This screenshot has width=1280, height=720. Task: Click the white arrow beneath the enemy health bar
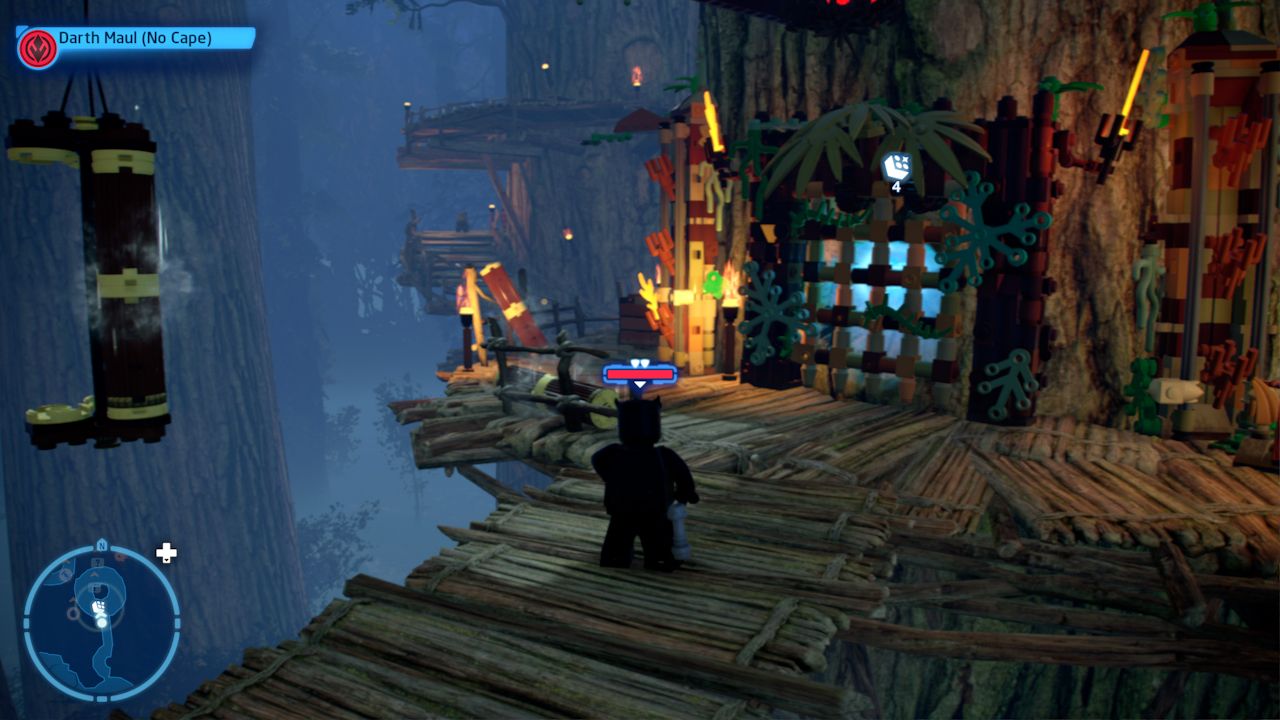tap(640, 384)
